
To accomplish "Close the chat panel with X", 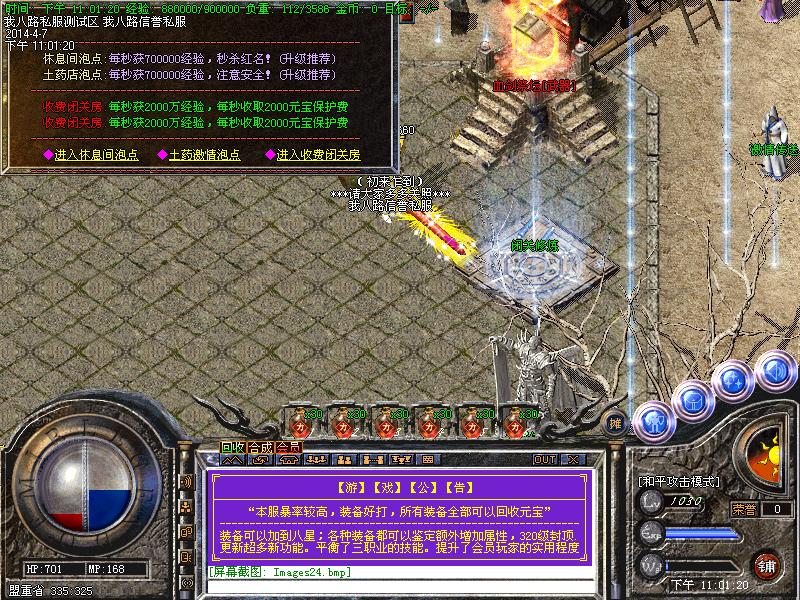I will pyautogui.click(x=573, y=460).
